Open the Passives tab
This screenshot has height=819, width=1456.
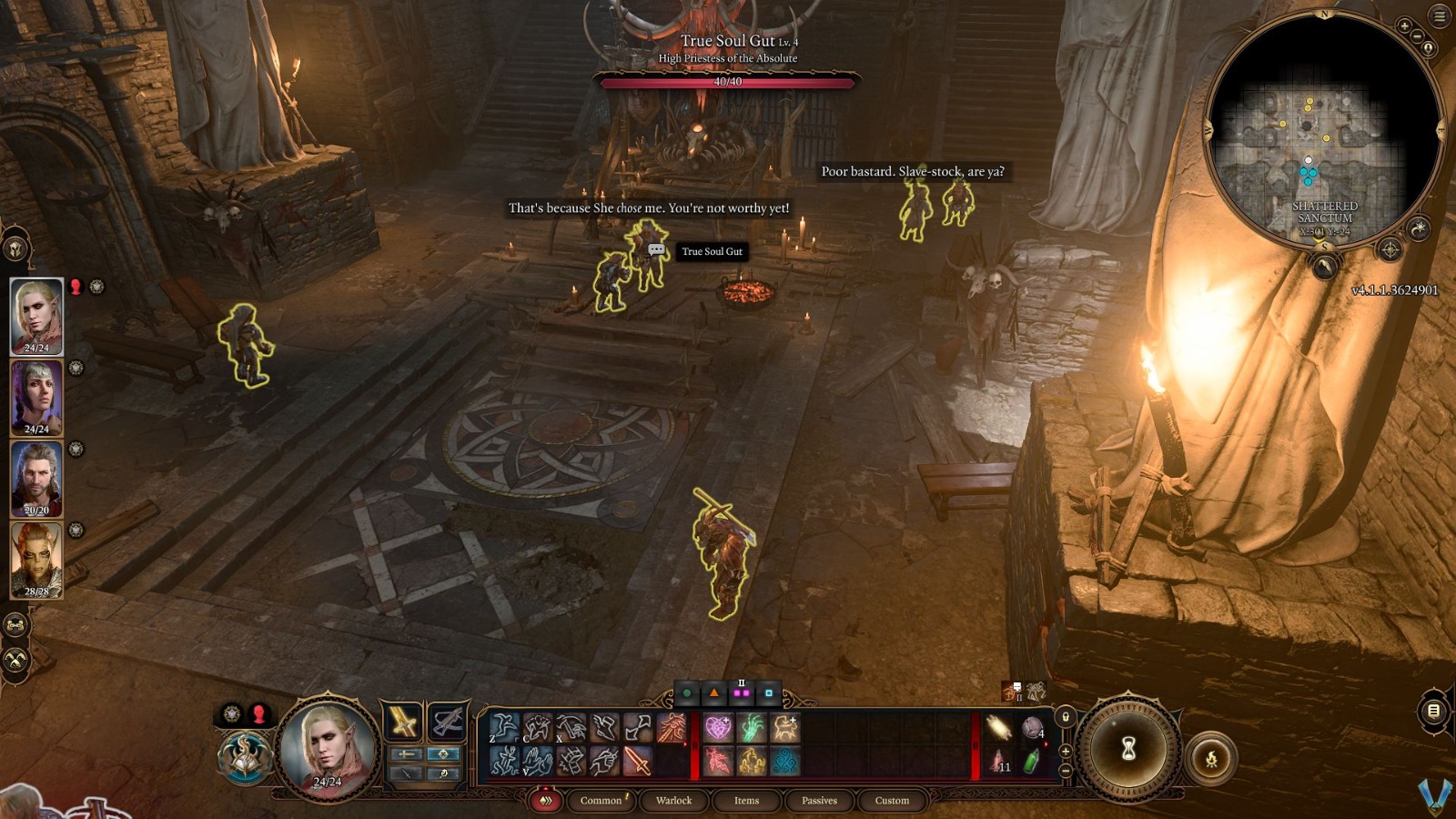pos(820,801)
